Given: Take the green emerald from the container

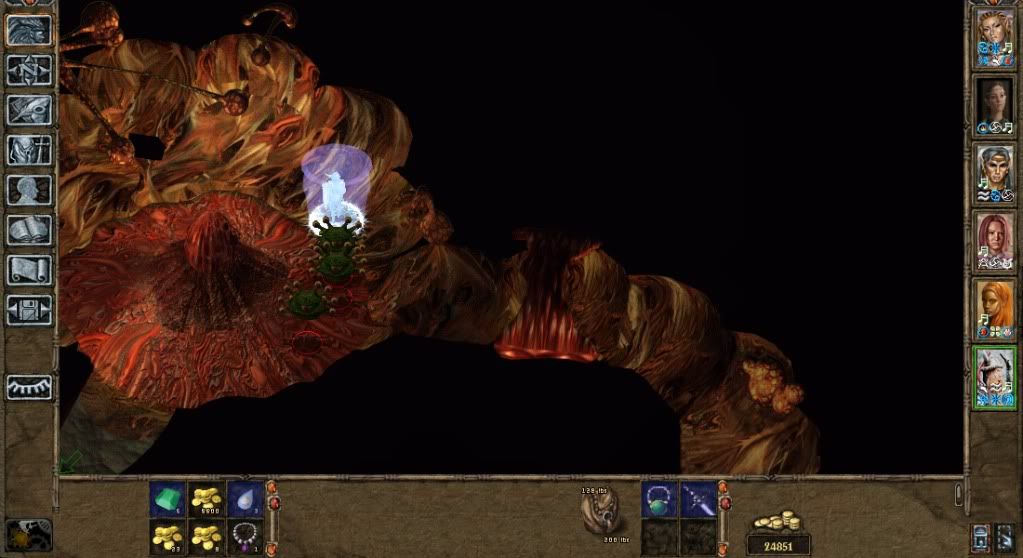Looking at the screenshot, I should (167, 499).
